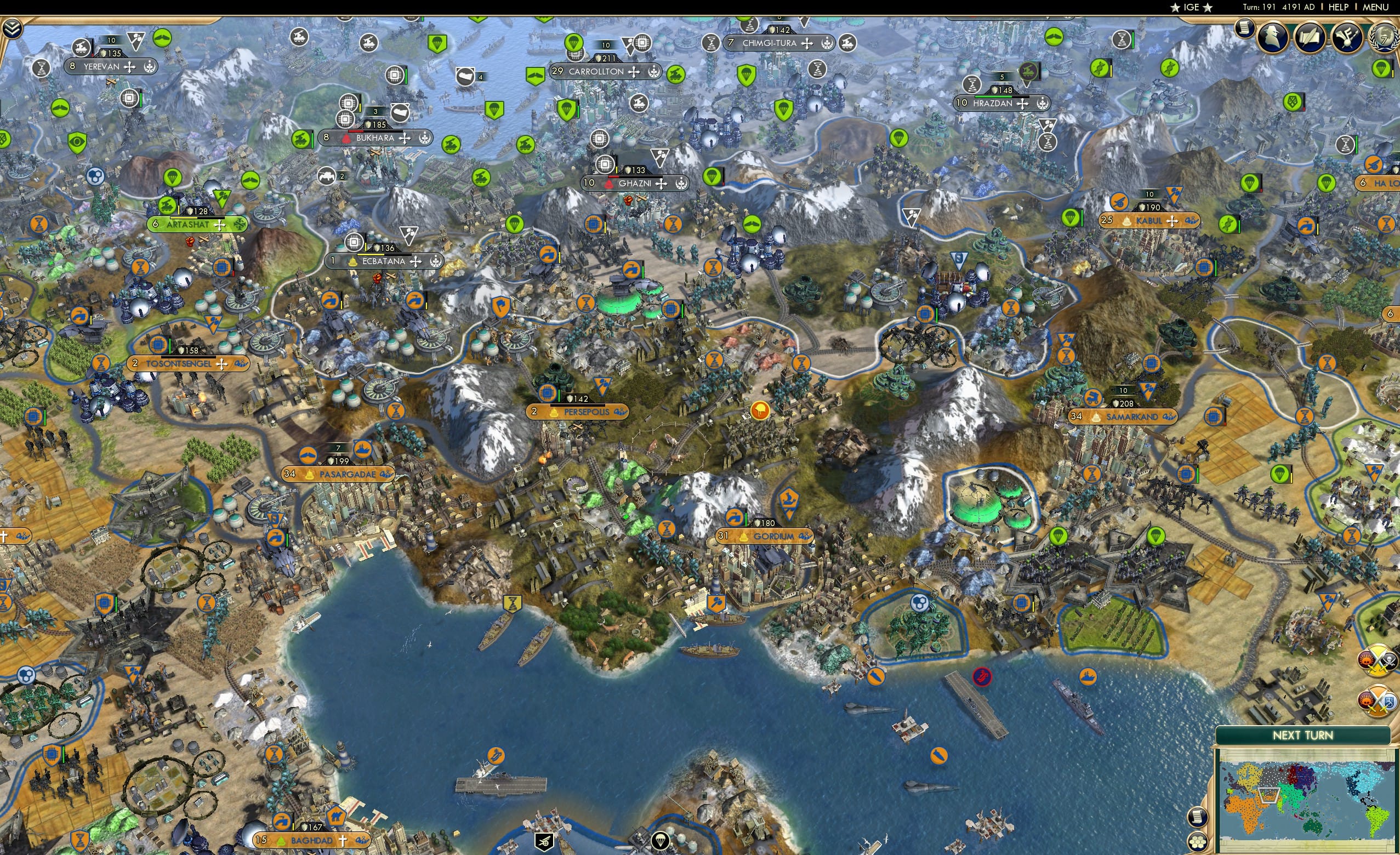Click the scroll icon above the minimap corner
This screenshot has width=1400, height=855.
click(x=1198, y=817)
